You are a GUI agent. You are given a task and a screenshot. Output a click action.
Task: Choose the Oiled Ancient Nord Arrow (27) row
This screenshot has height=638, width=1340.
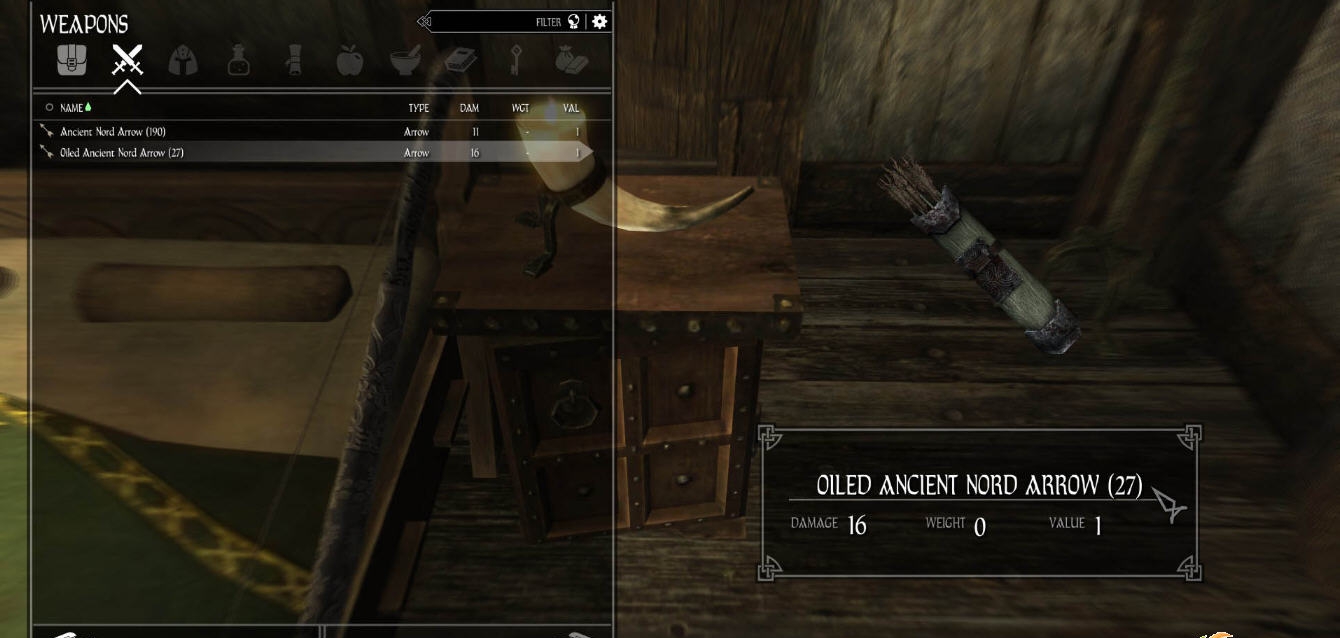tap(122, 153)
